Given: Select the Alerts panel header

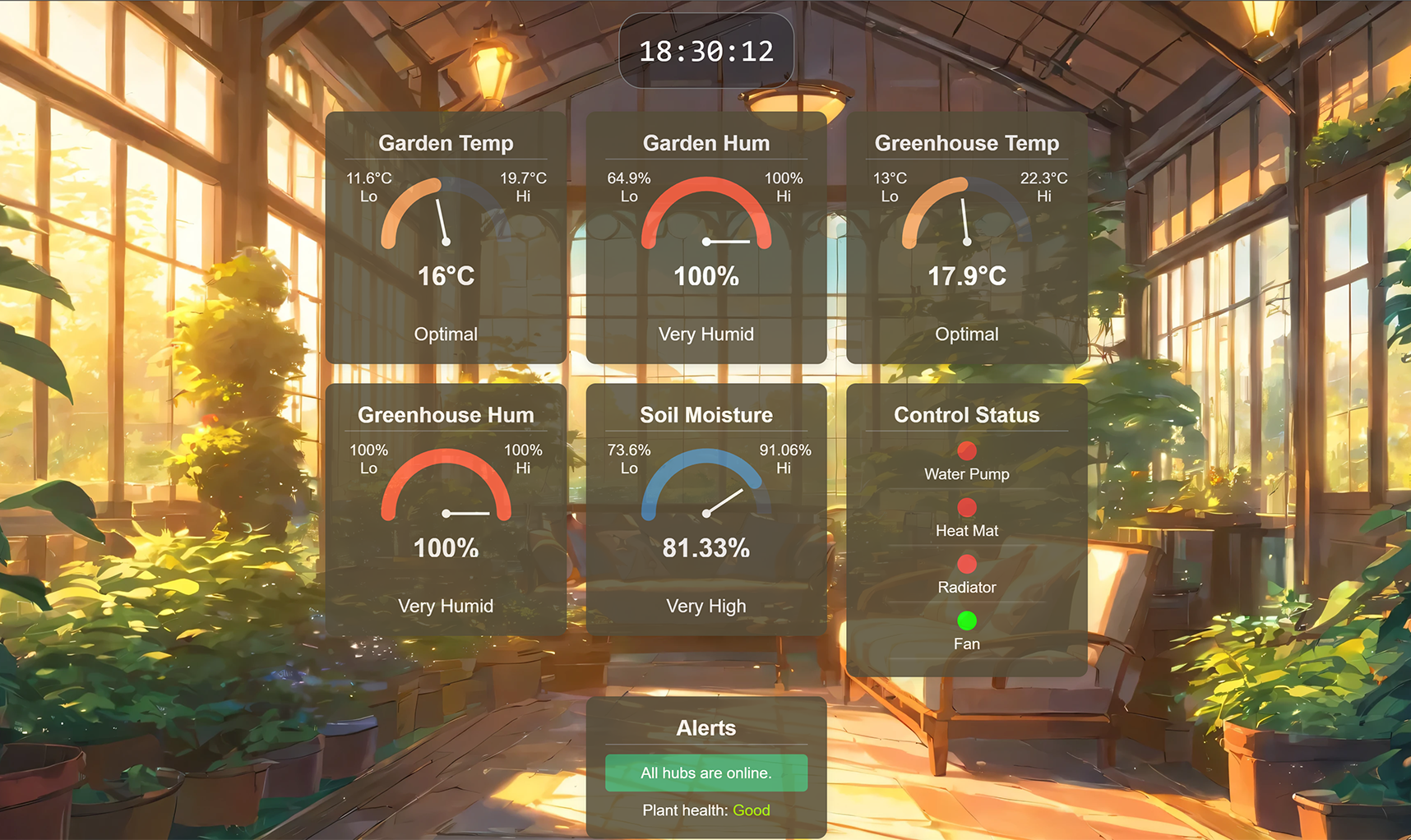Looking at the screenshot, I should point(705,728).
